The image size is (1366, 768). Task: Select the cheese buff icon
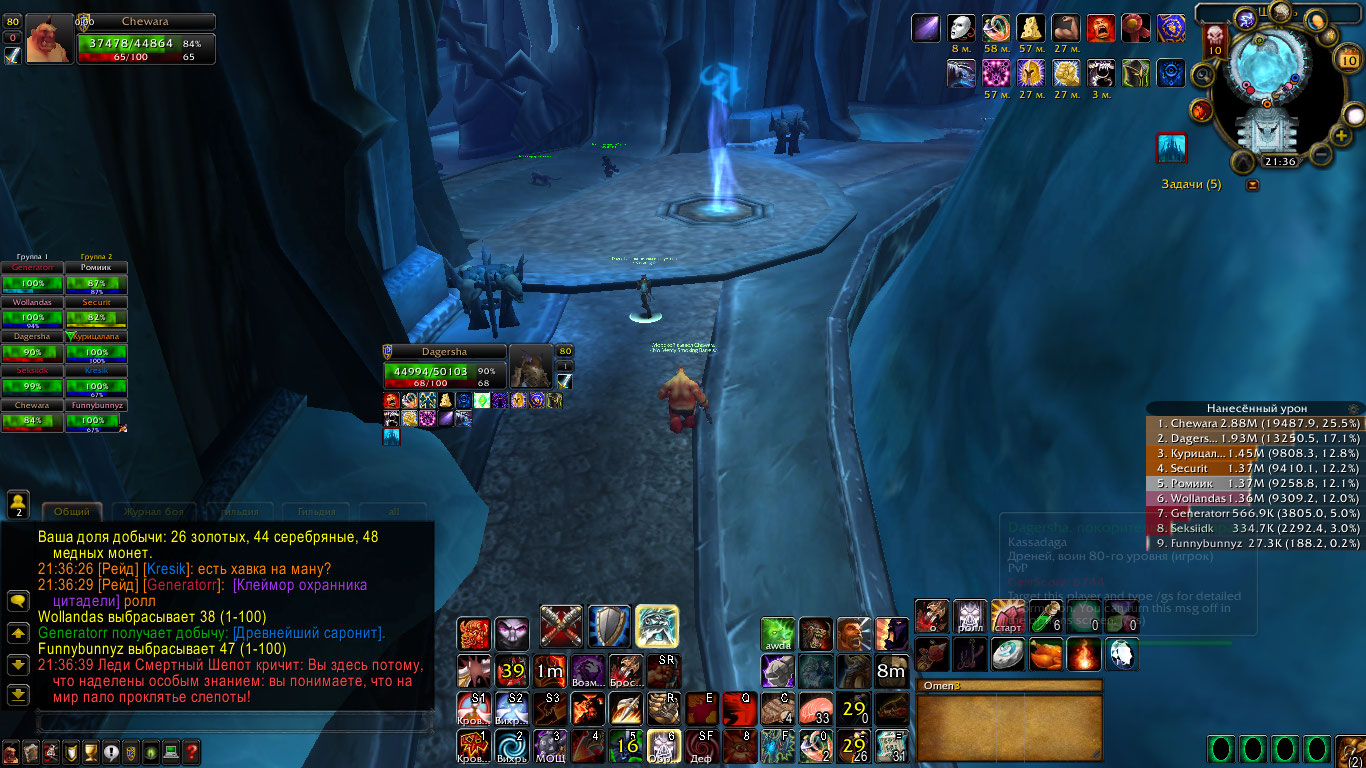[1031, 28]
